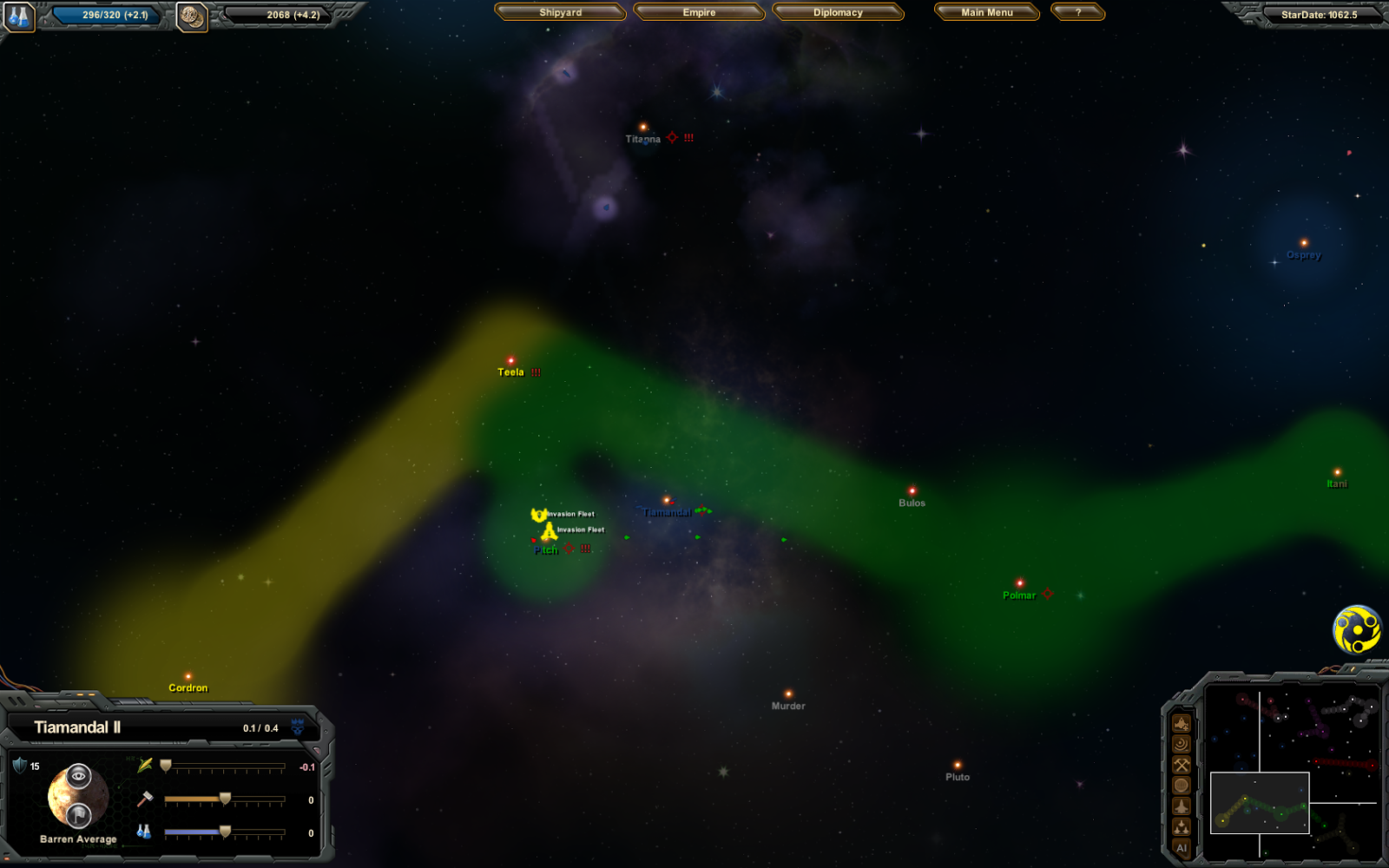Image resolution: width=1389 pixels, height=868 pixels.
Task: Click the yellow faction emblem above the minimap
Action: pyautogui.click(x=1357, y=631)
